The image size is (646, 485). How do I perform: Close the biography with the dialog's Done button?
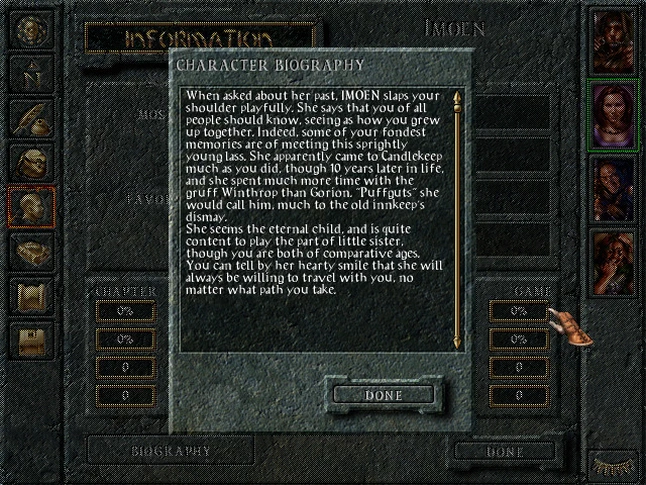click(384, 395)
